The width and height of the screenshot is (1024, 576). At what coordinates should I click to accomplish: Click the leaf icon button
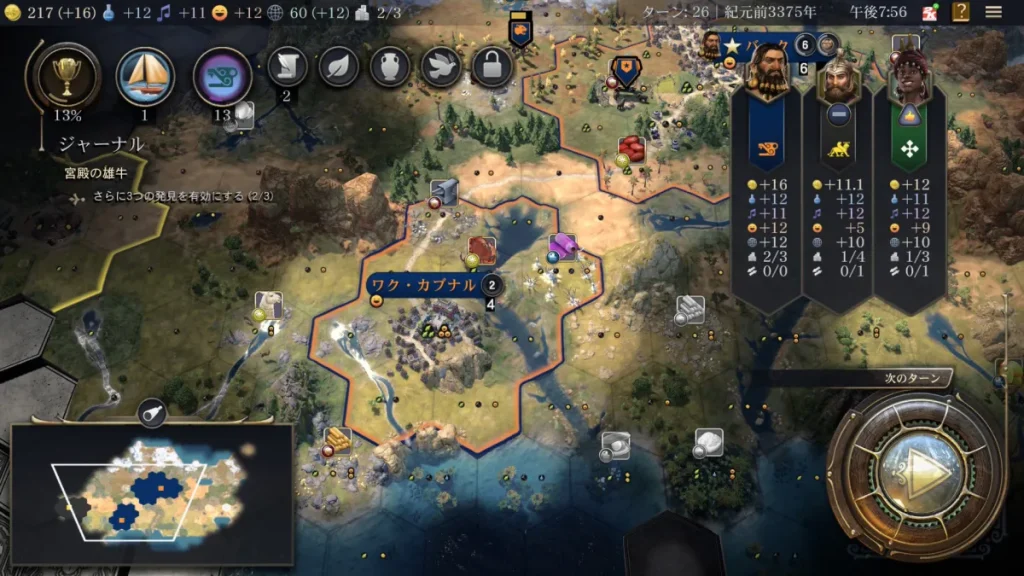coord(339,67)
